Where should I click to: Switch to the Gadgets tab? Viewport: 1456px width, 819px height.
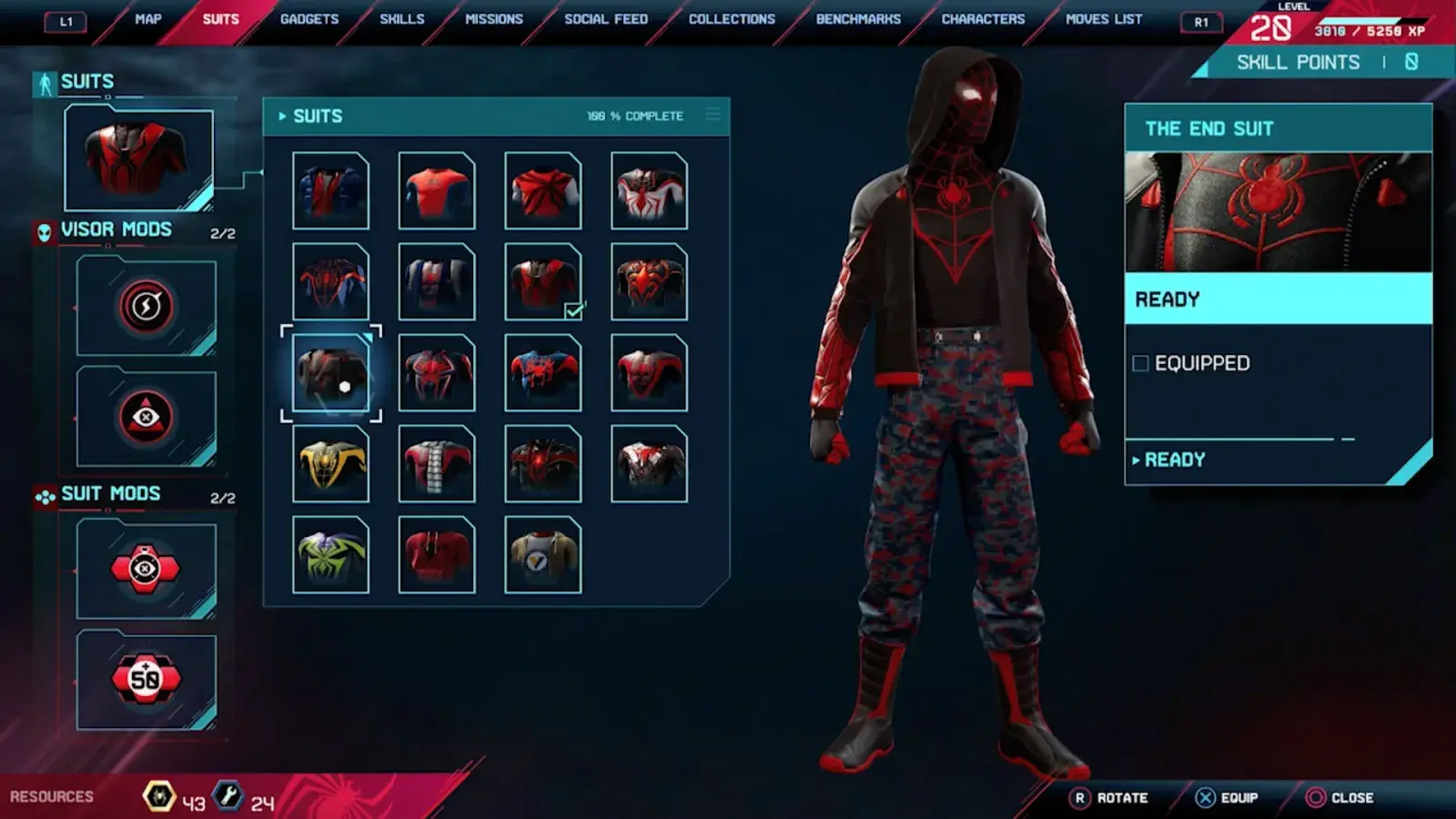[309, 19]
